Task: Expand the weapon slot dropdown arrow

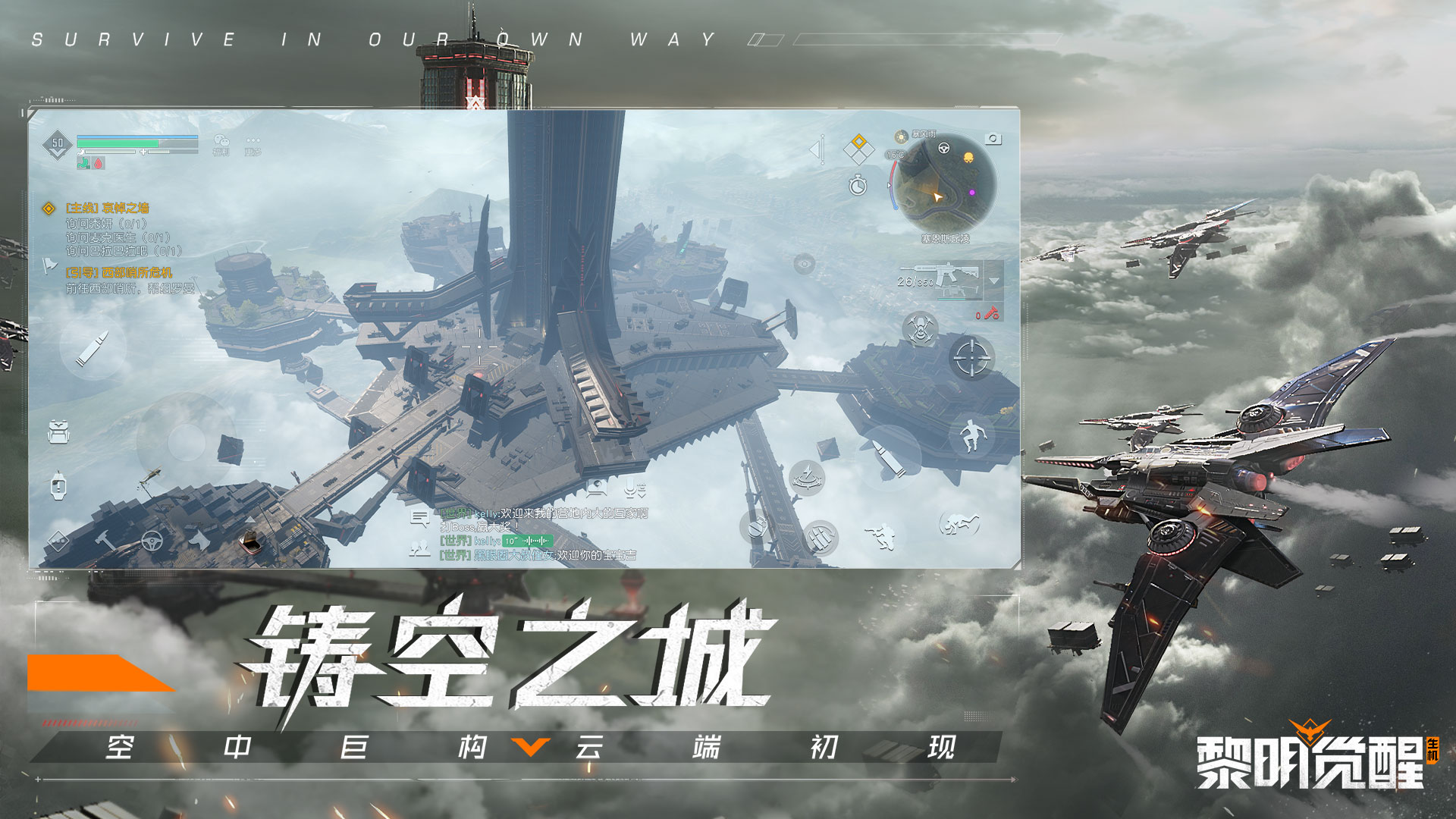Action: pos(993,281)
